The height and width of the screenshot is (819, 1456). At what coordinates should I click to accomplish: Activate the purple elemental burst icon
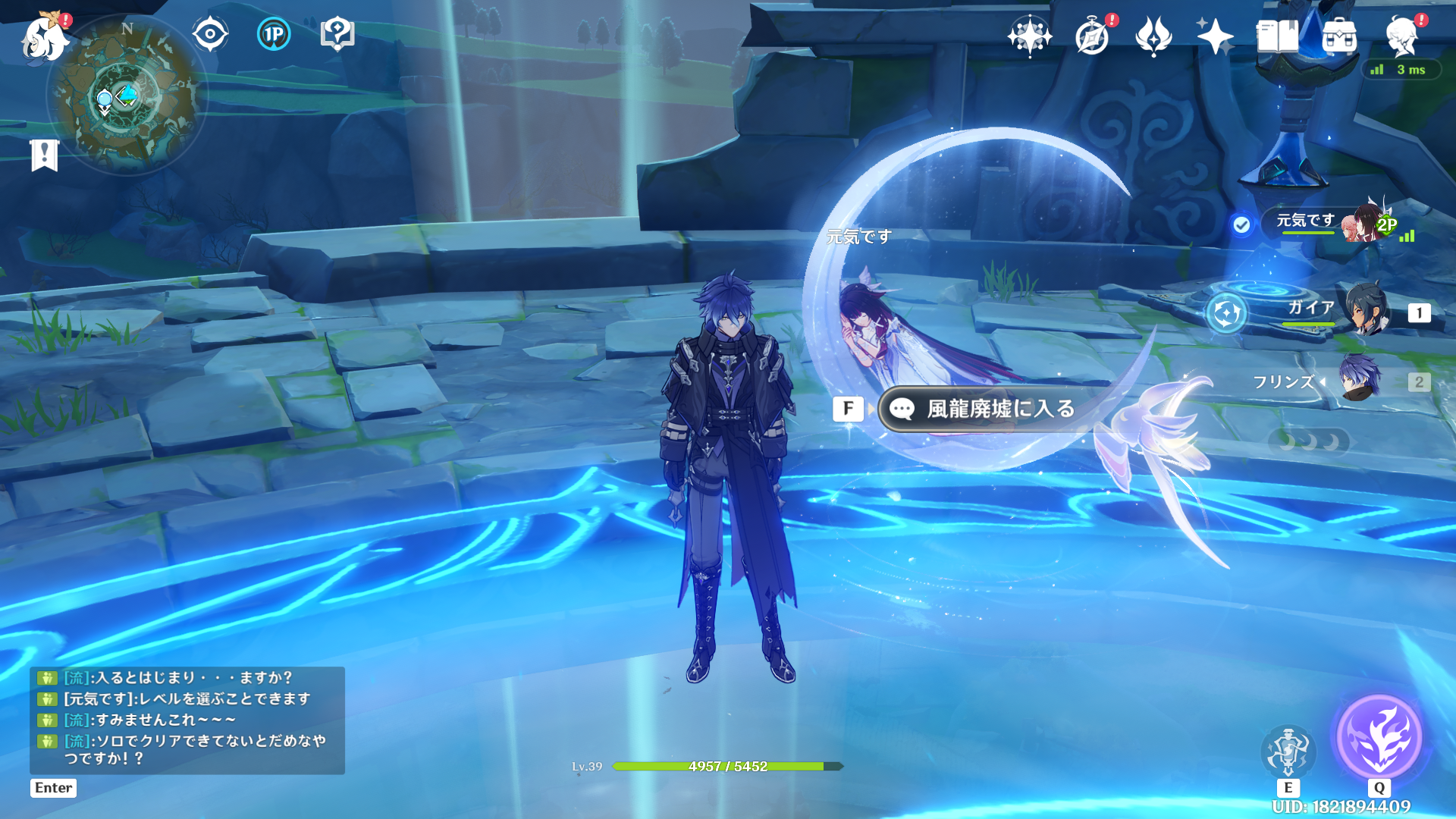click(x=1379, y=737)
